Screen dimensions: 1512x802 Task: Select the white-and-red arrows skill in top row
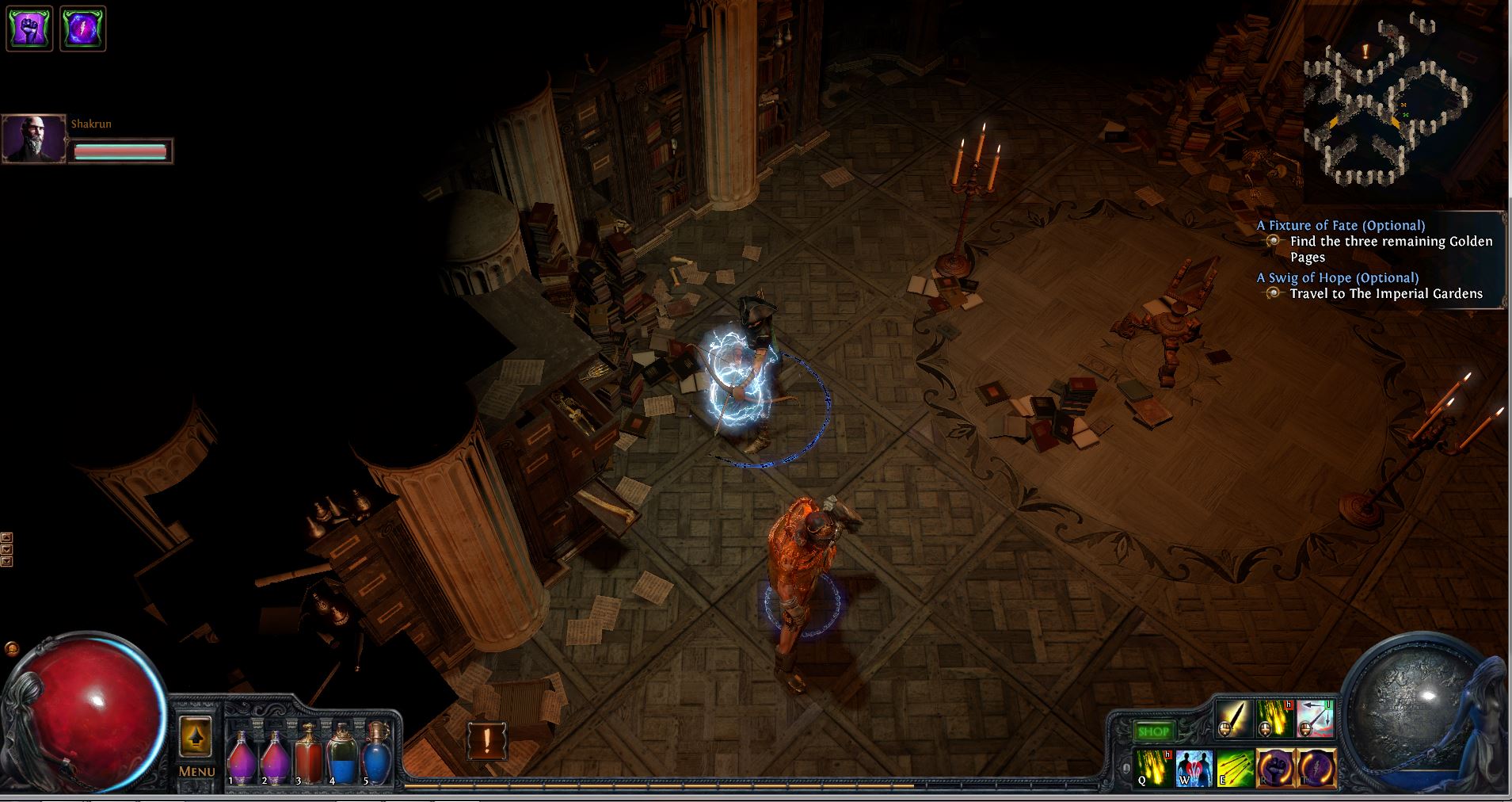[1316, 719]
